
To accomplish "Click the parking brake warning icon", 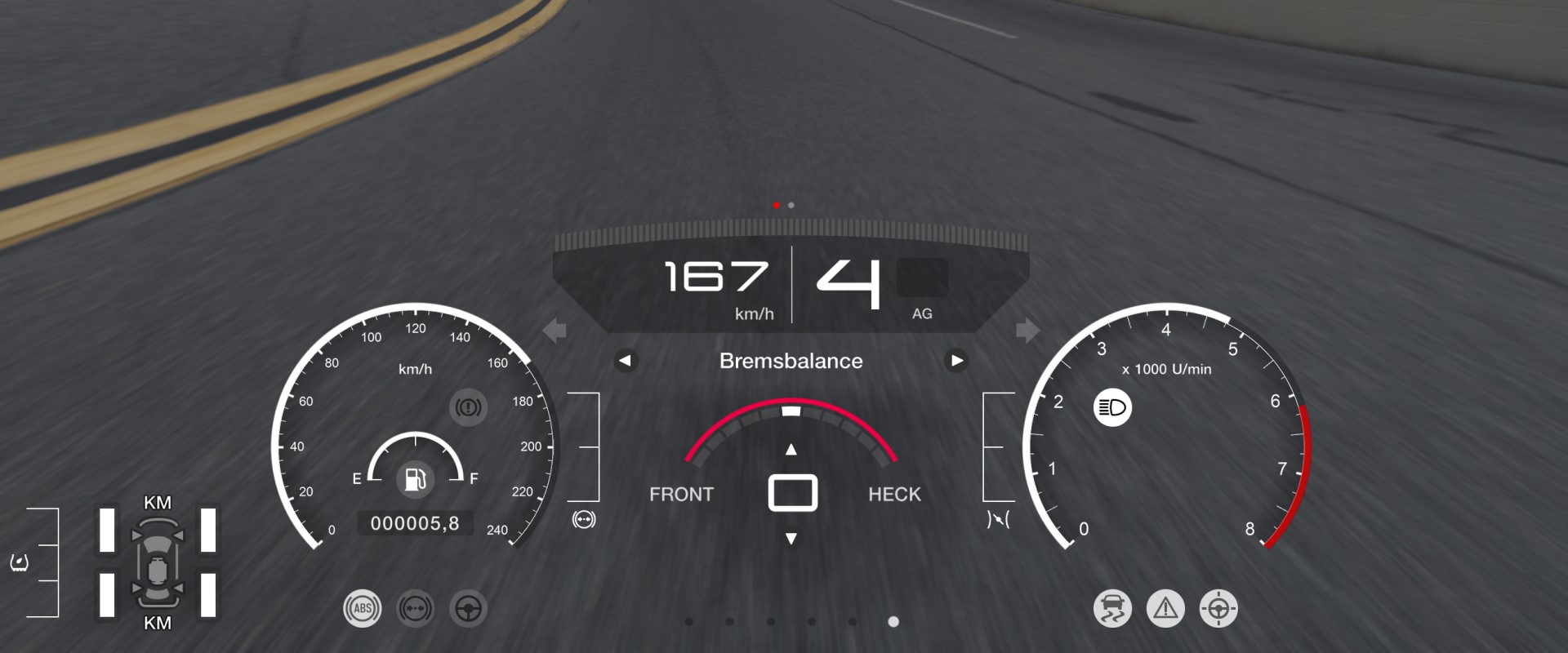I will [468, 406].
